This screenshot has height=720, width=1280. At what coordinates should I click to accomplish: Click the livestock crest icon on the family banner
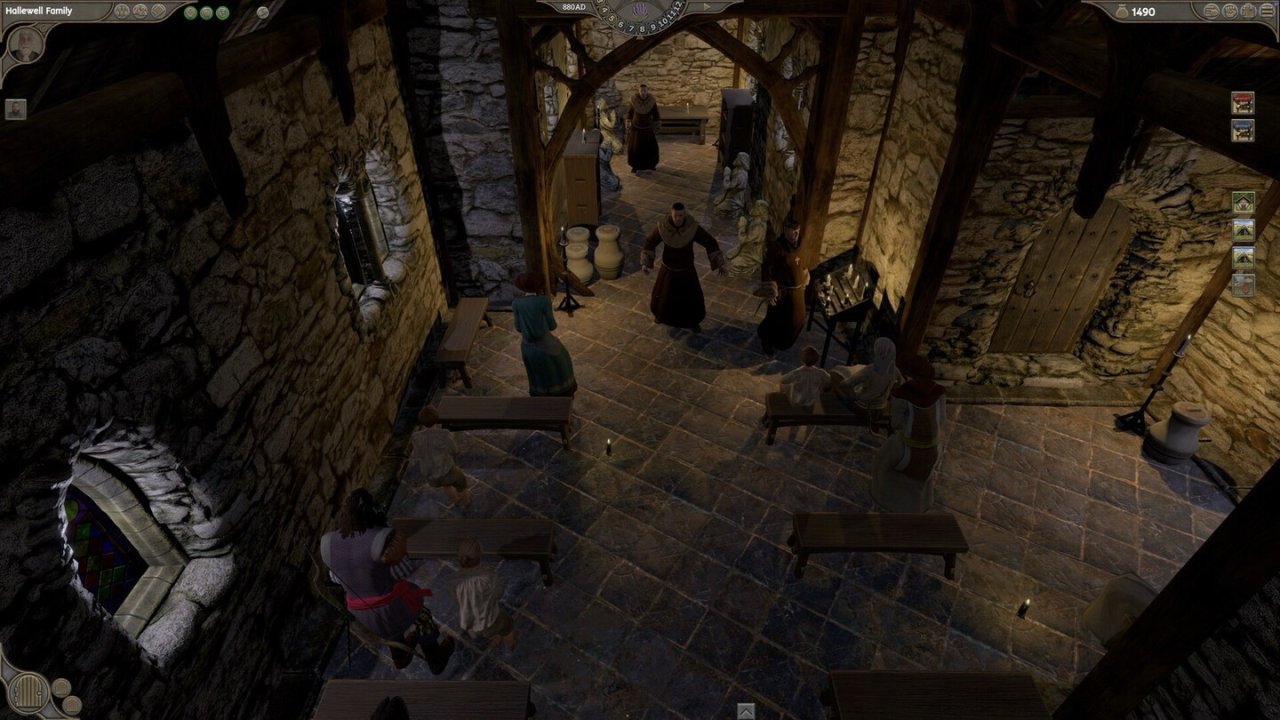click(x=140, y=11)
